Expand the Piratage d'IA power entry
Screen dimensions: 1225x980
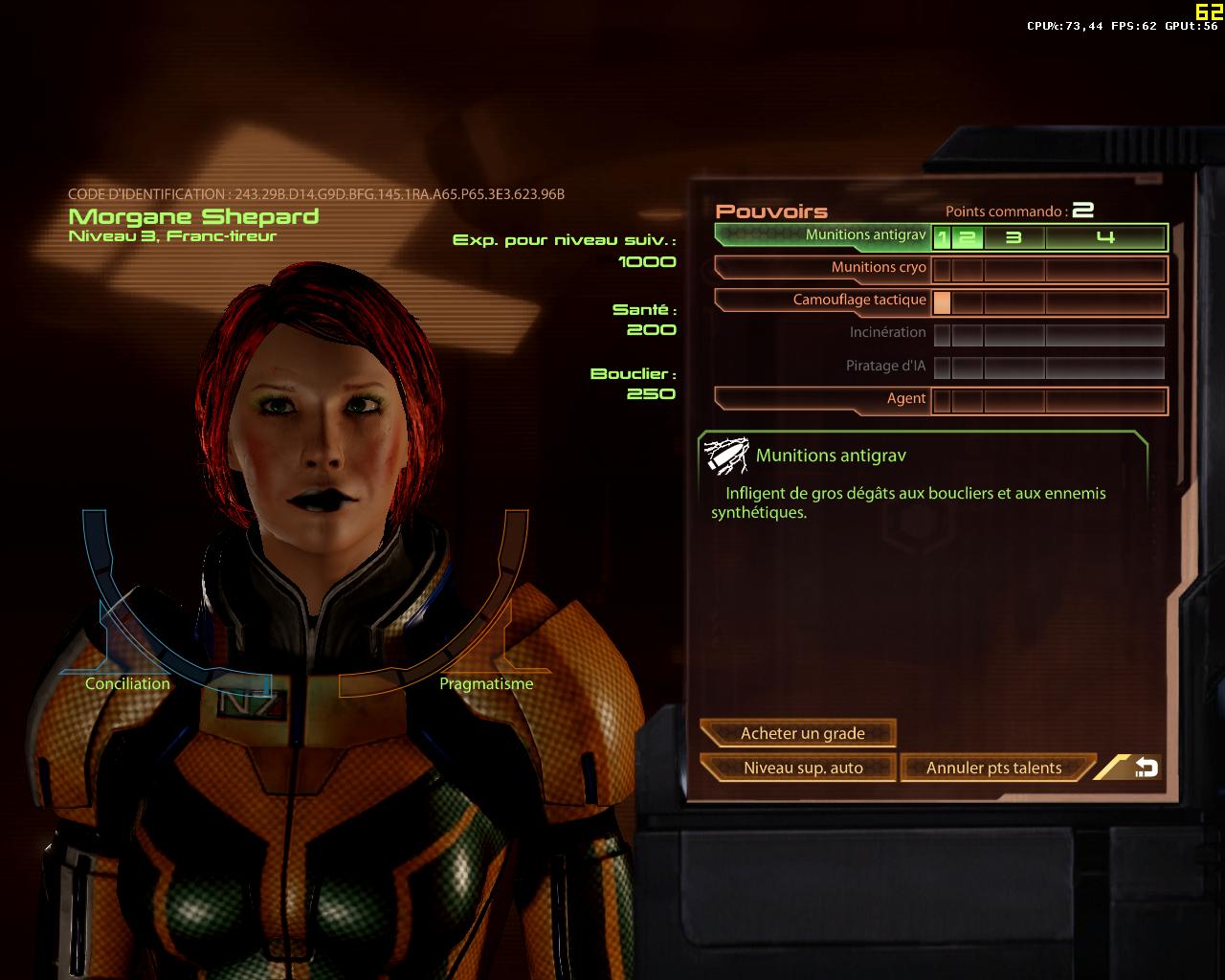pyautogui.click(x=884, y=365)
